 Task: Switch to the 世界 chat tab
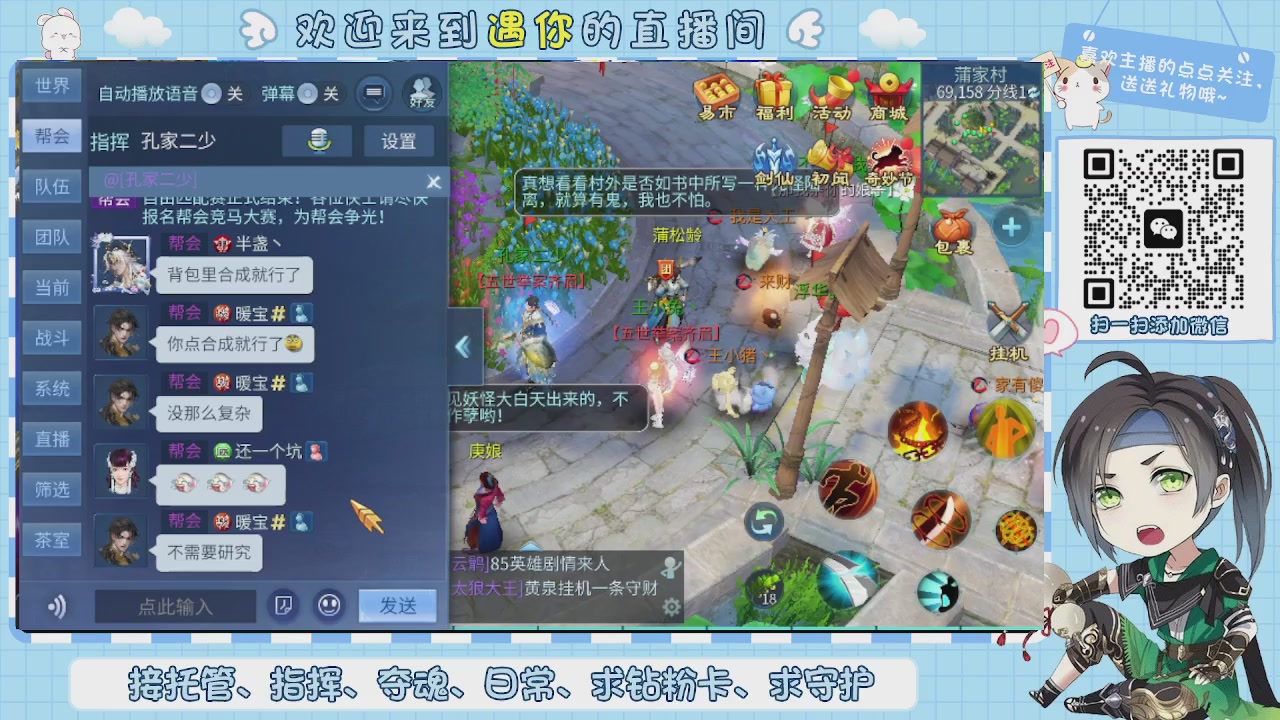click(51, 86)
